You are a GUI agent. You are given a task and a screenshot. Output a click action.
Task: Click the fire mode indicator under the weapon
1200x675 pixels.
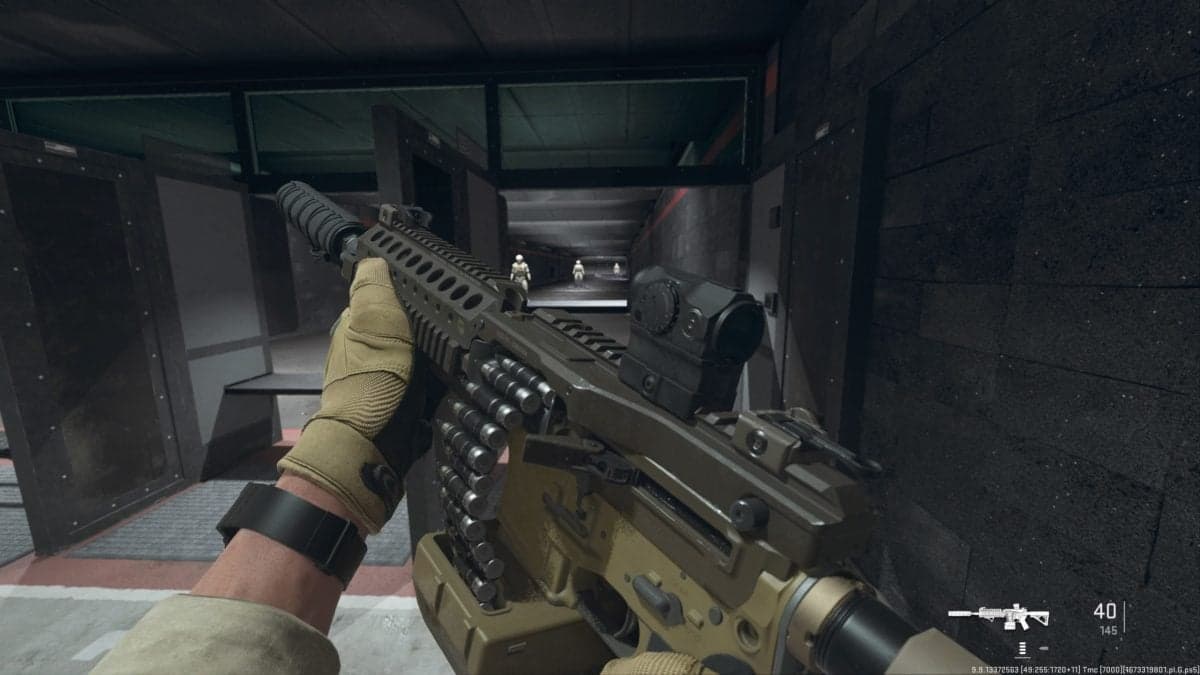1021,647
